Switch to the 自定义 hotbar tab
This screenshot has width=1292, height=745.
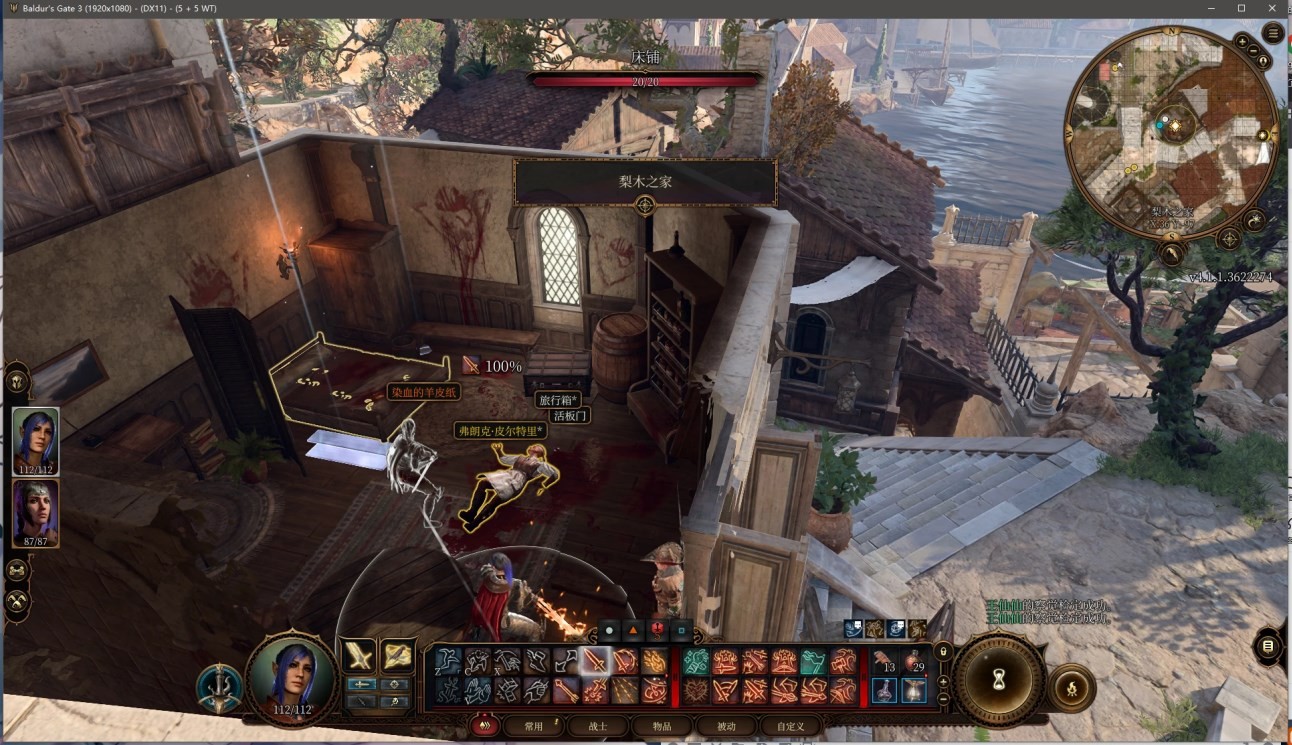click(x=790, y=726)
